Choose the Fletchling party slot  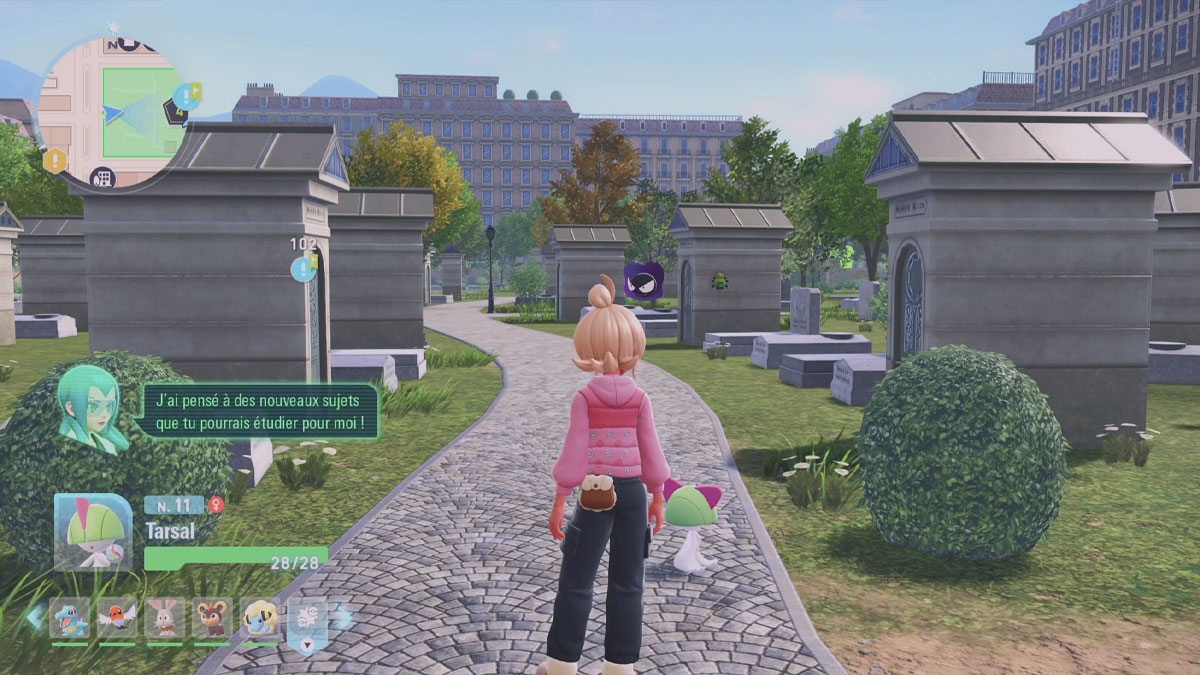pyautogui.click(x=117, y=618)
